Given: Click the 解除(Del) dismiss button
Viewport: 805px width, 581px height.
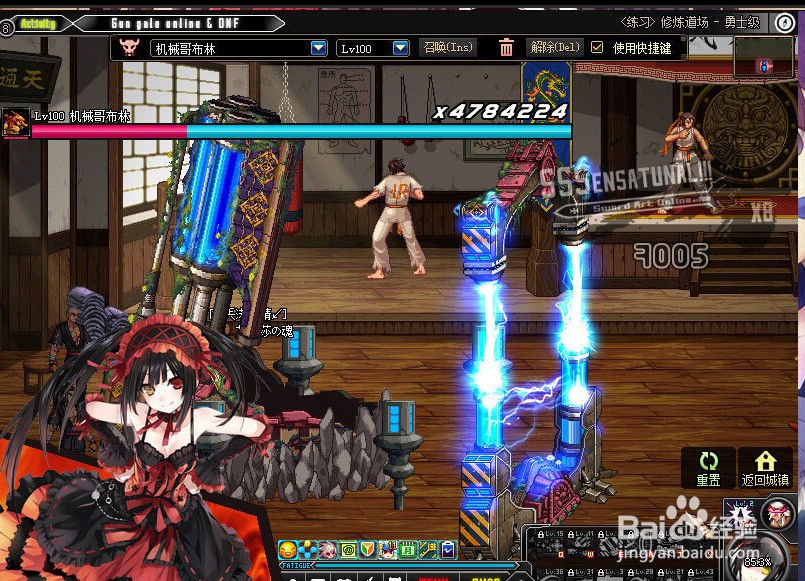Looking at the screenshot, I should point(555,47).
